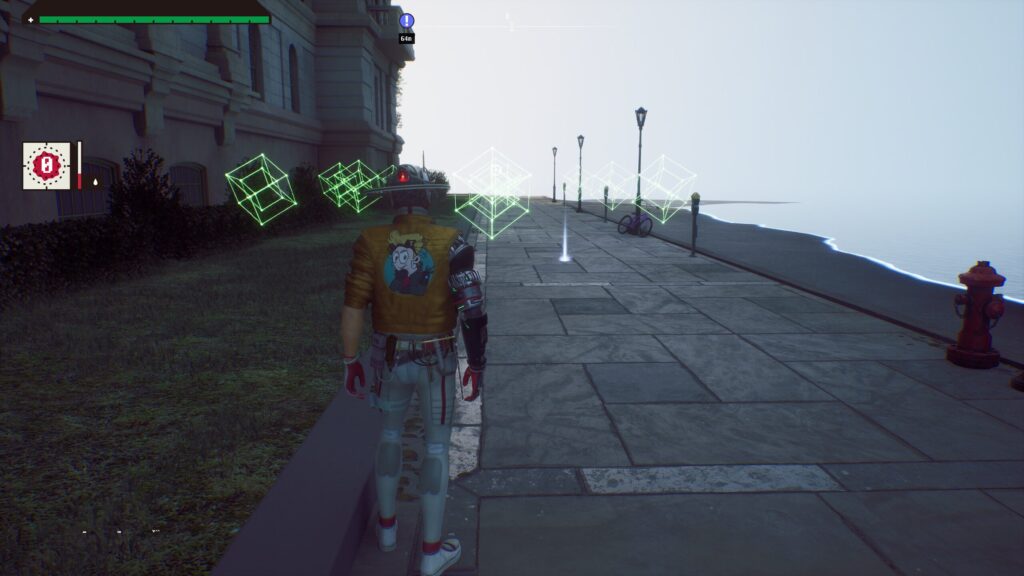Click the red gear item icon
1024x576 pixels.
(x=46, y=165)
